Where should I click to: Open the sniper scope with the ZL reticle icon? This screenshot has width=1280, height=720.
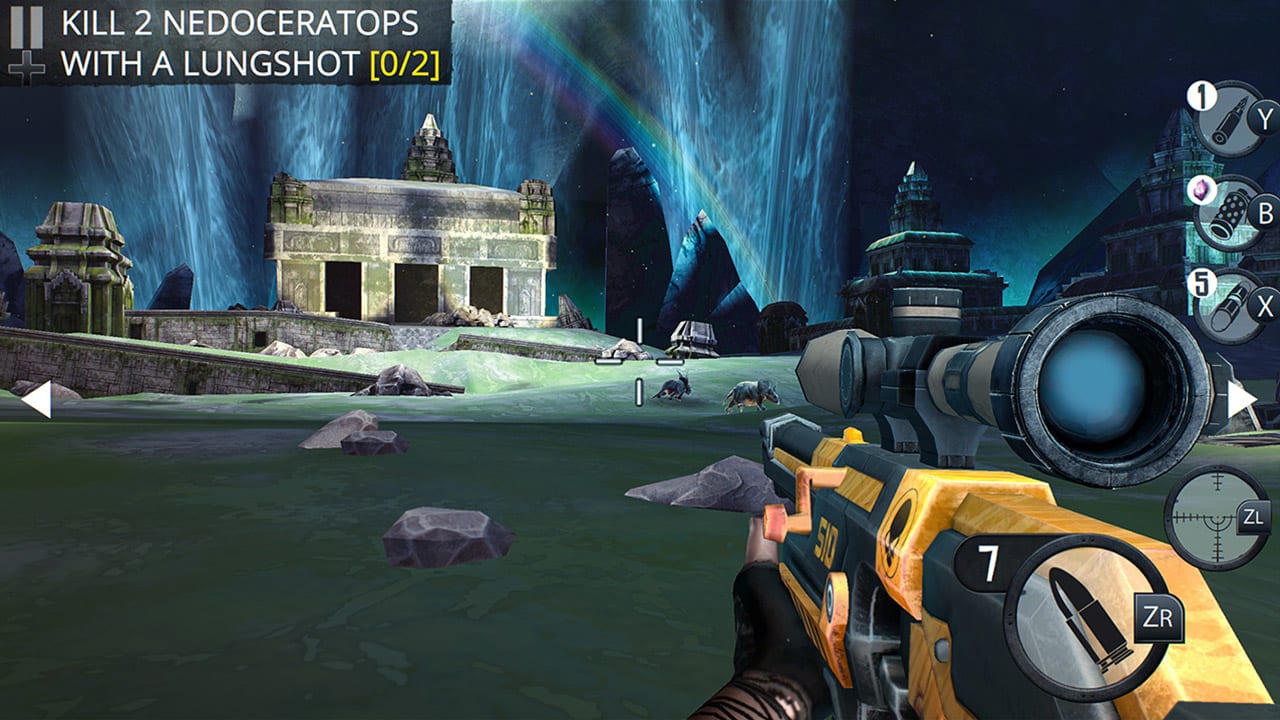tap(1215, 517)
